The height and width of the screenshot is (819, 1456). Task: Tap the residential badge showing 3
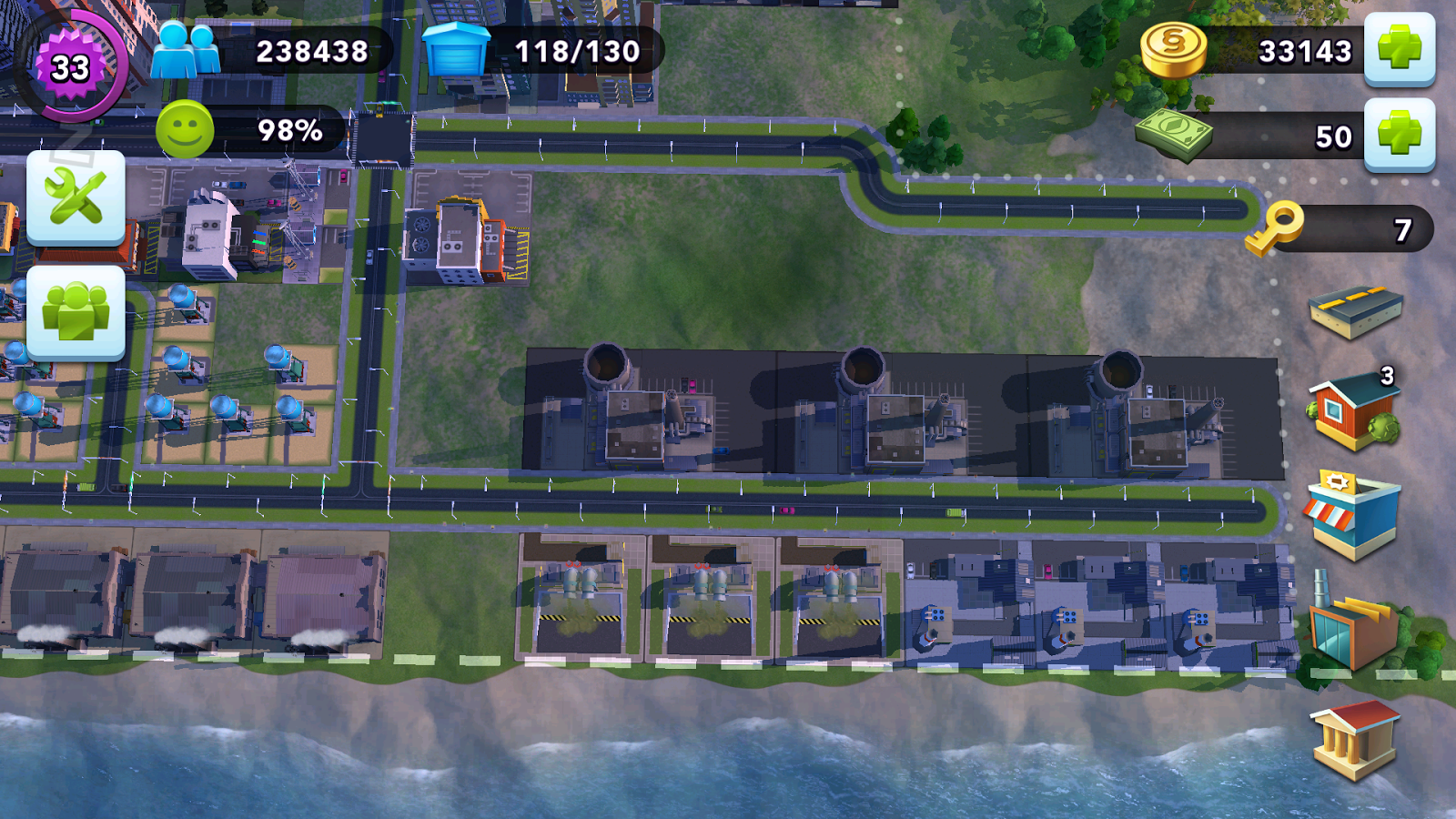pyautogui.click(x=1386, y=373)
